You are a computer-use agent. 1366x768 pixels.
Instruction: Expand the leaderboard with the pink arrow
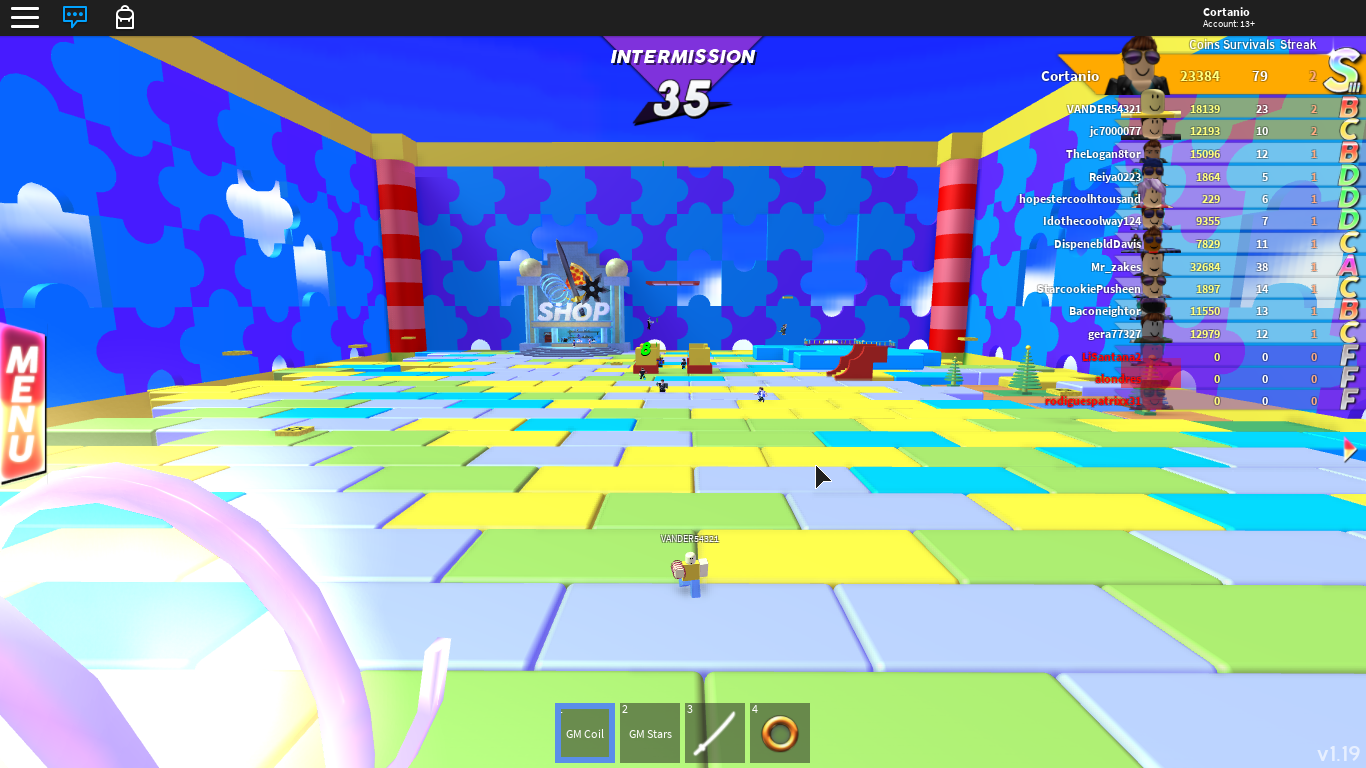(x=1348, y=449)
